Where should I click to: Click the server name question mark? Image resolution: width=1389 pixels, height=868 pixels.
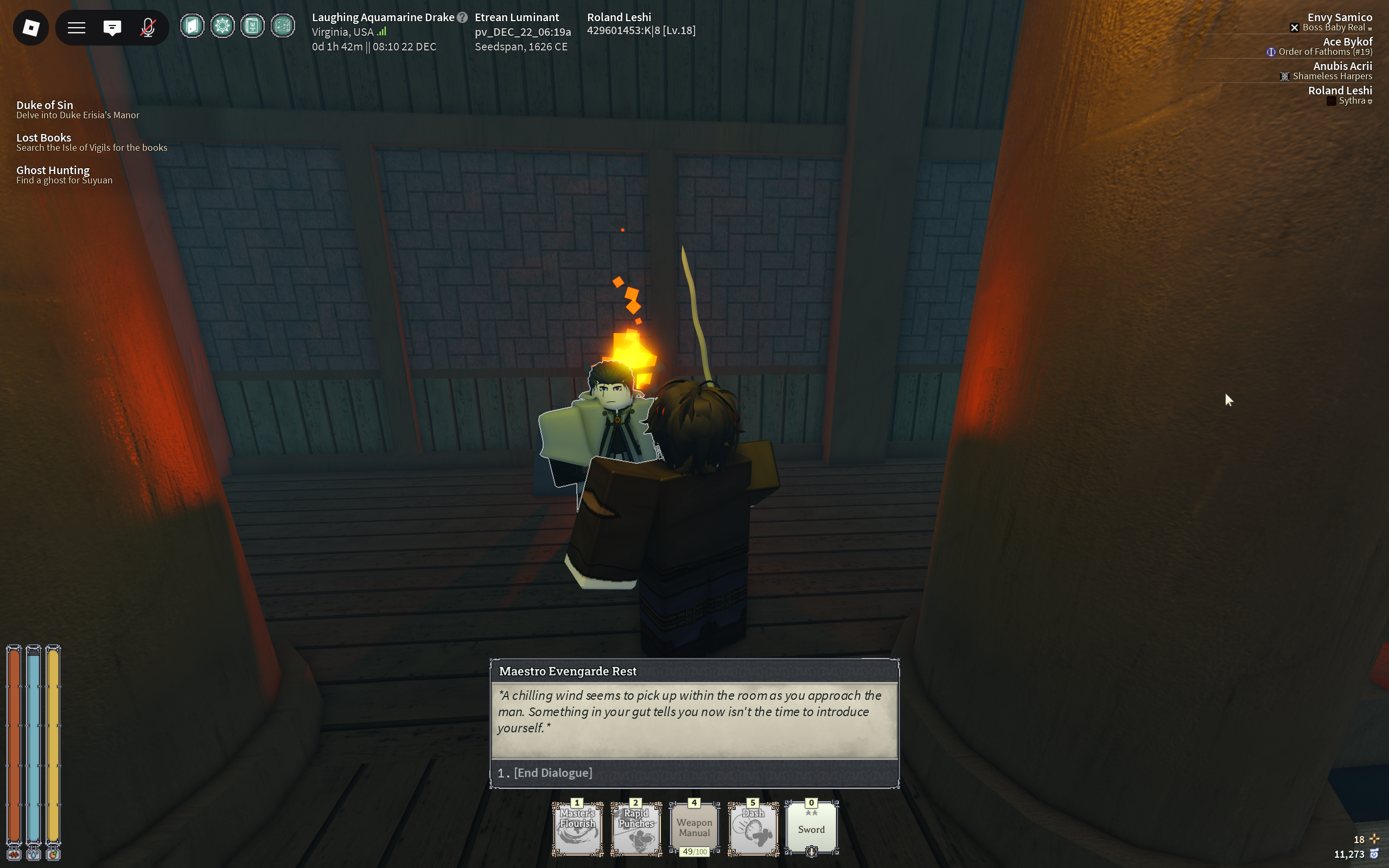[462, 17]
